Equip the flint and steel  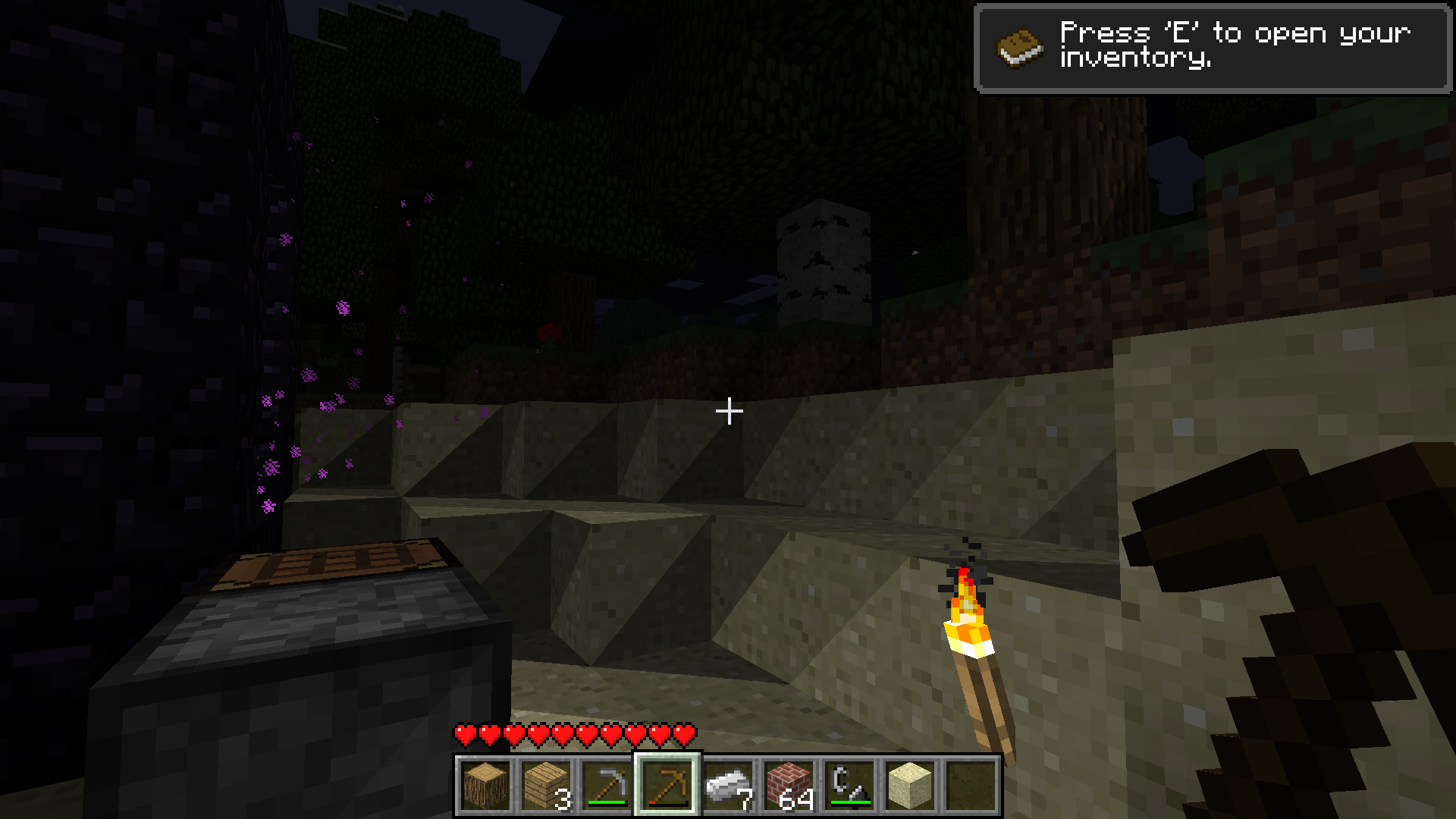tap(849, 786)
